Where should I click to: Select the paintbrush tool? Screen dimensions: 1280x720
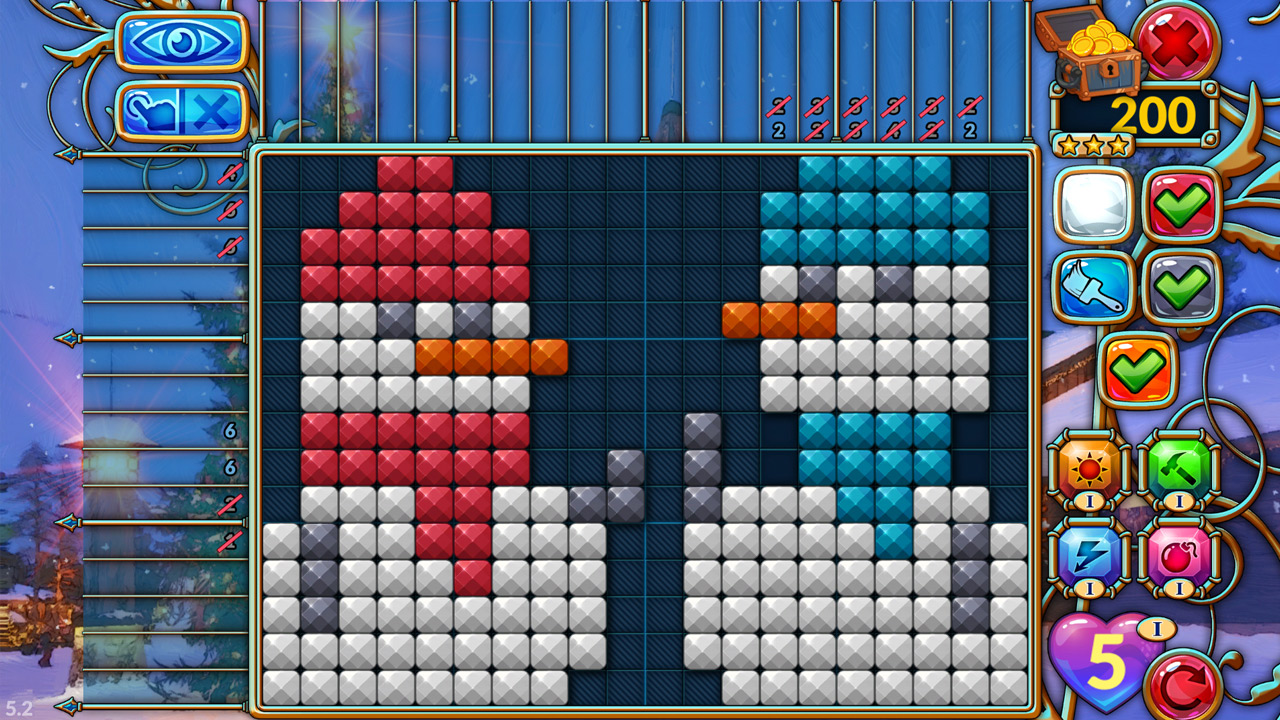click(x=1092, y=288)
